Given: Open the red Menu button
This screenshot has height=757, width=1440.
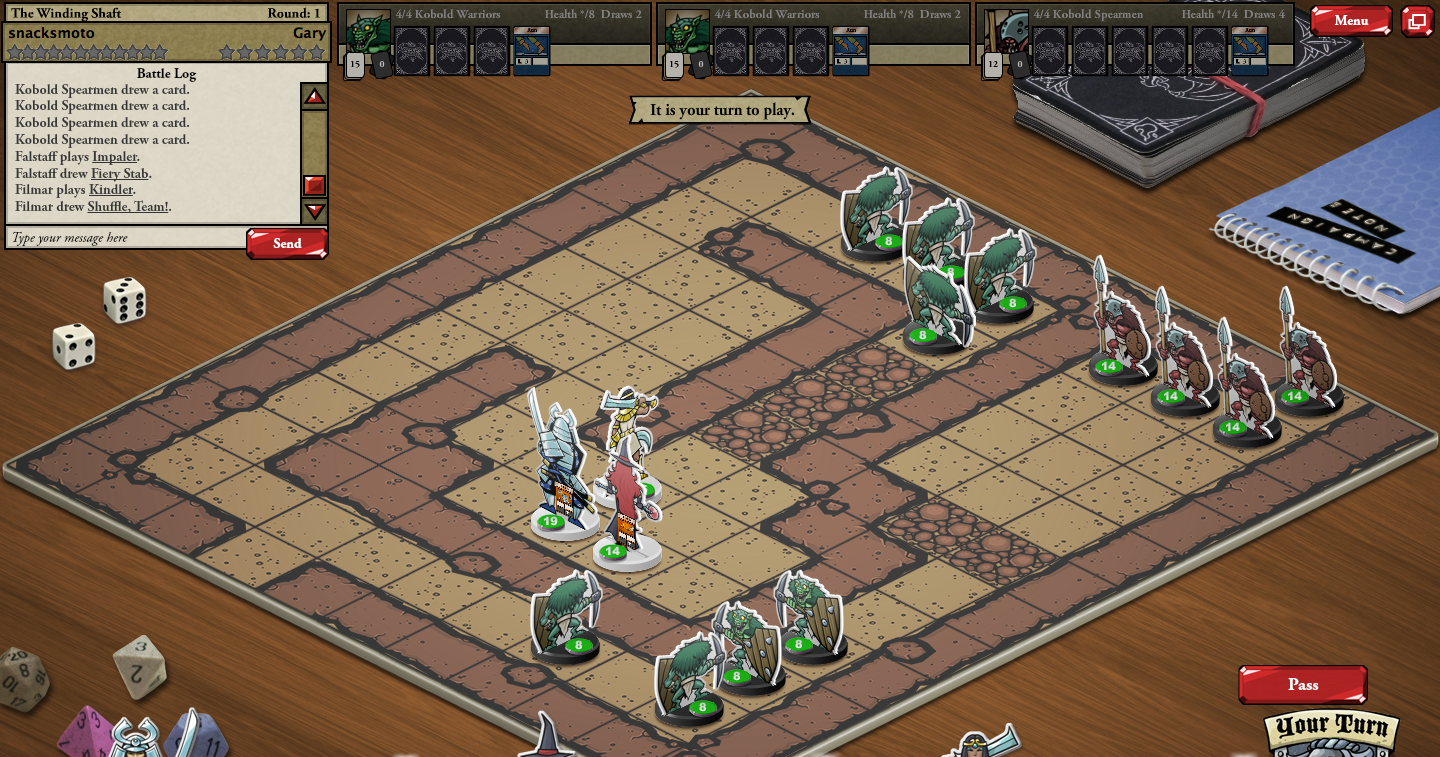Looking at the screenshot, I should (1350, 20).
